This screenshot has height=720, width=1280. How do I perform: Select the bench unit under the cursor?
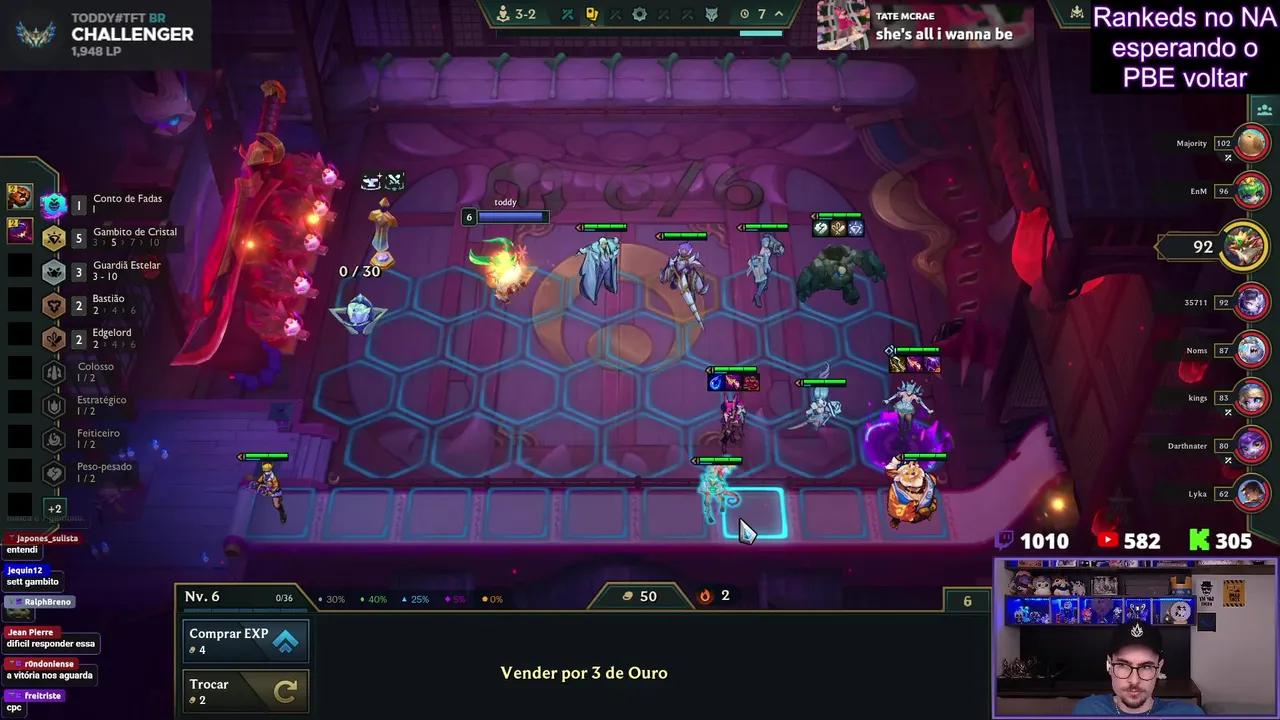[x=718, y=495]
